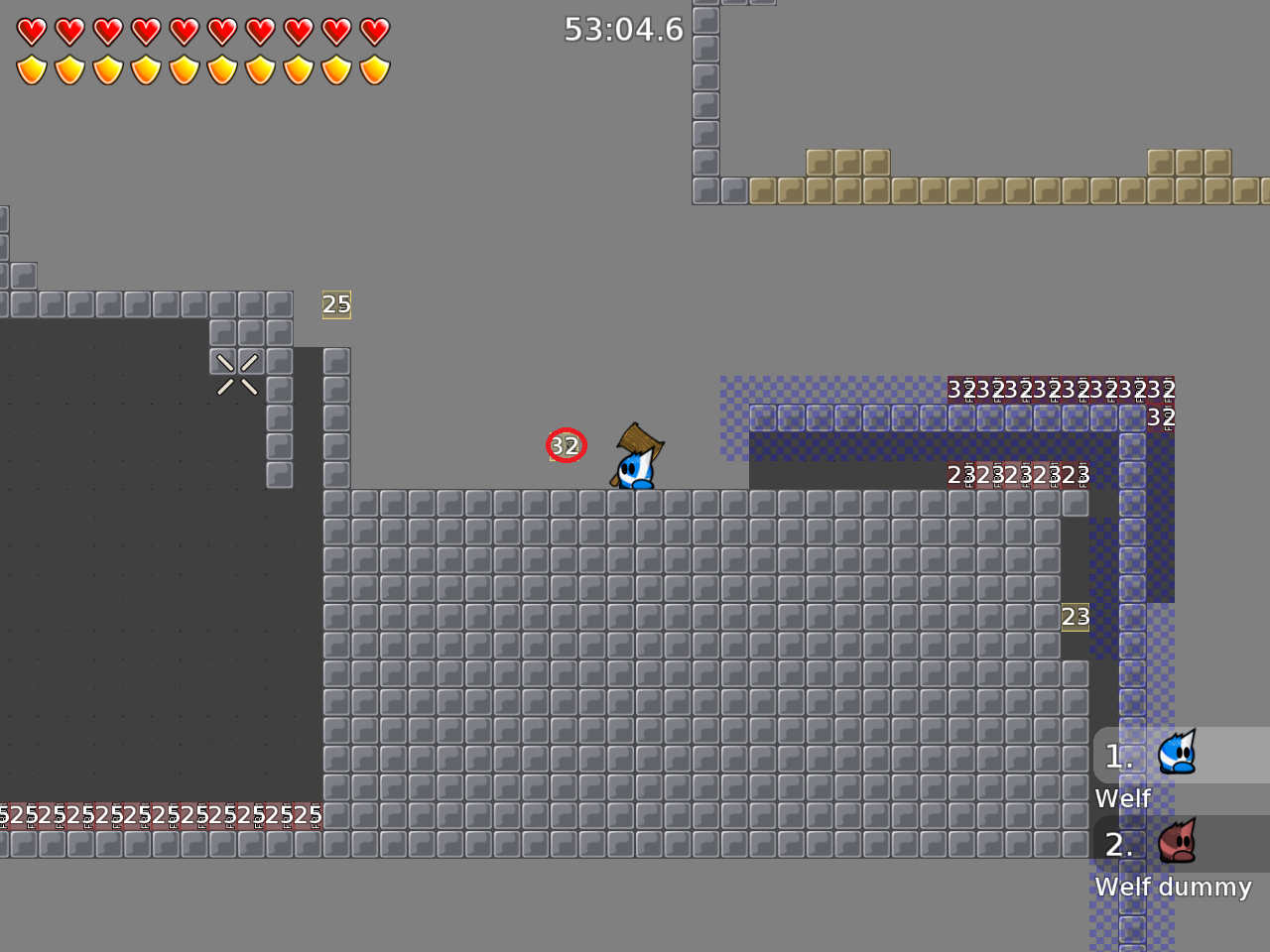Click the 1. rank entry on the scoreboard
This screenshot has width=1270, height=952.
click(1118, 756)
